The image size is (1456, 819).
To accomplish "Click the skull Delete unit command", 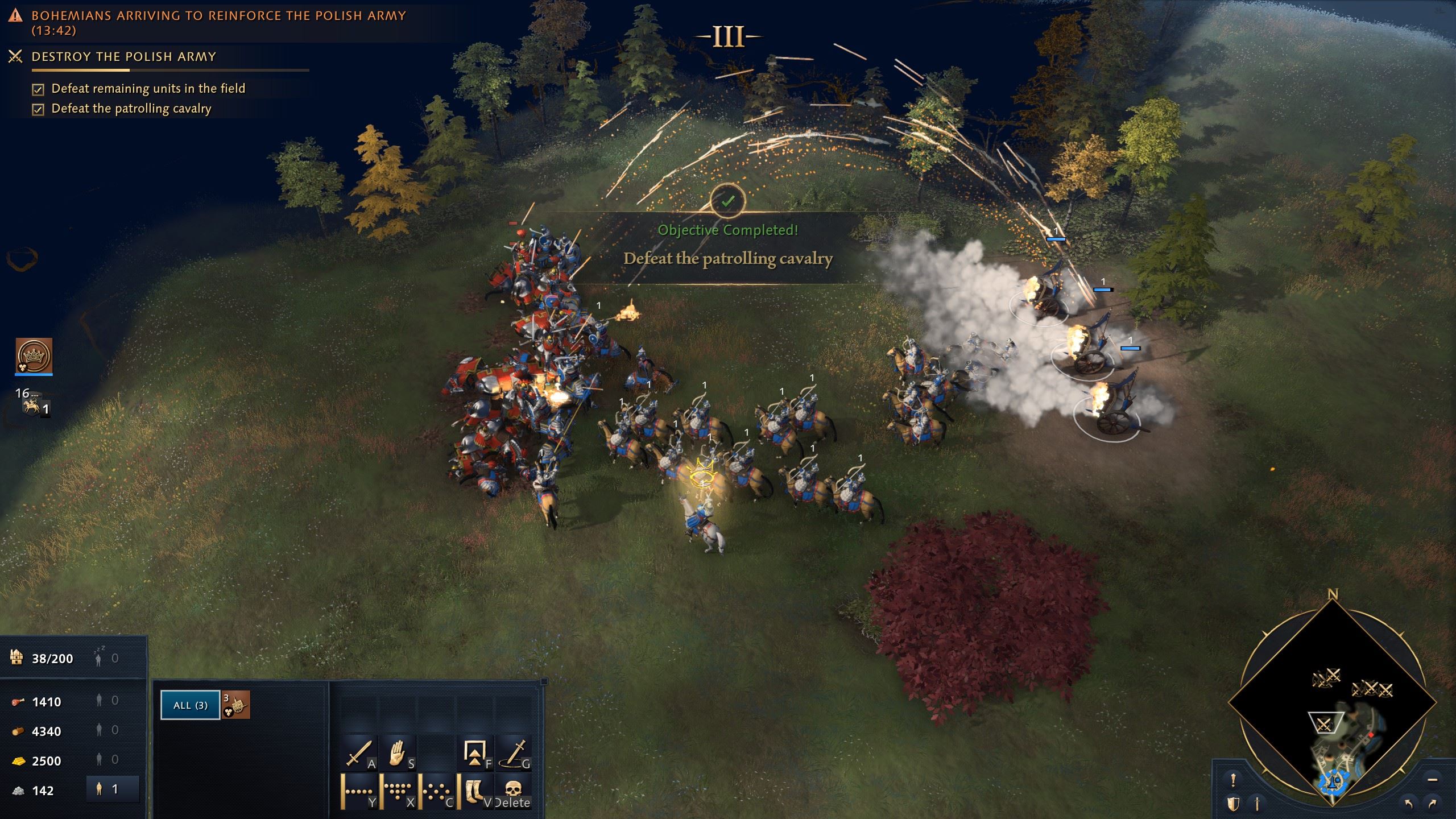I will coord(513,791).
